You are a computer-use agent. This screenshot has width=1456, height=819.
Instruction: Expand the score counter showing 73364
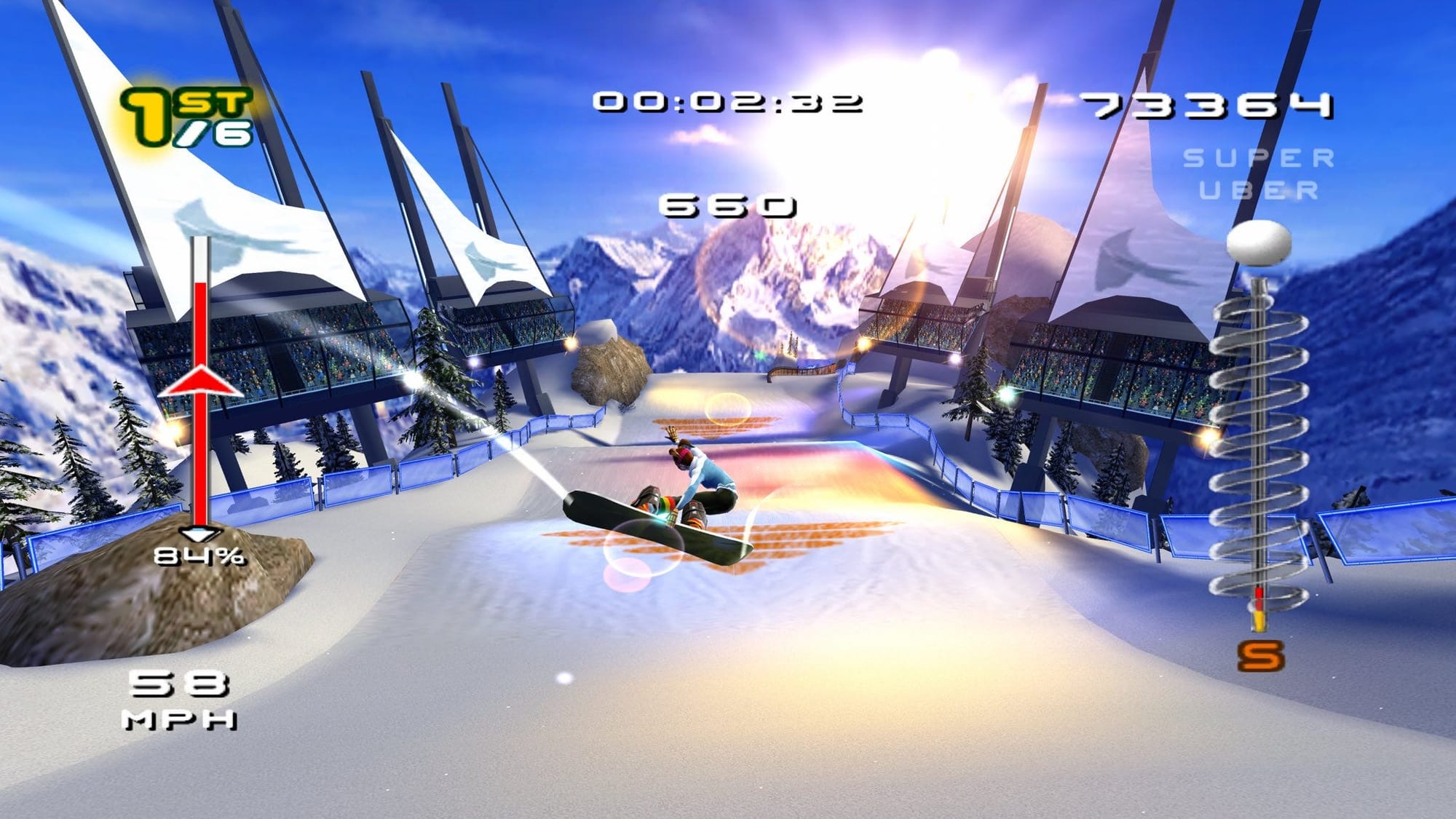pyautogui.click(x=1208, y=106)
